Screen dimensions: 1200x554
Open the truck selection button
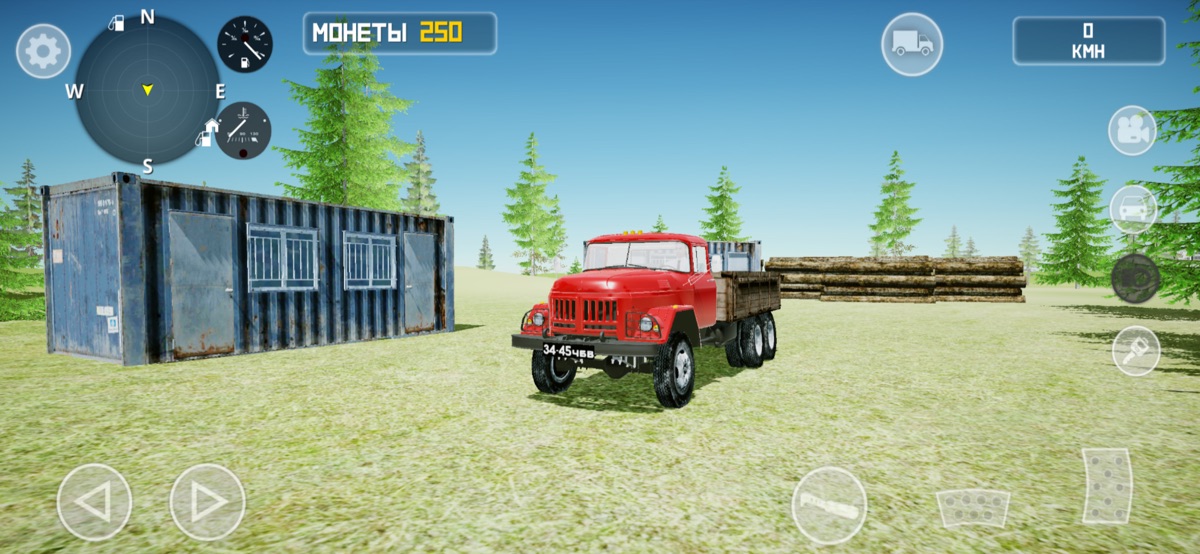[x=911, y=44]
